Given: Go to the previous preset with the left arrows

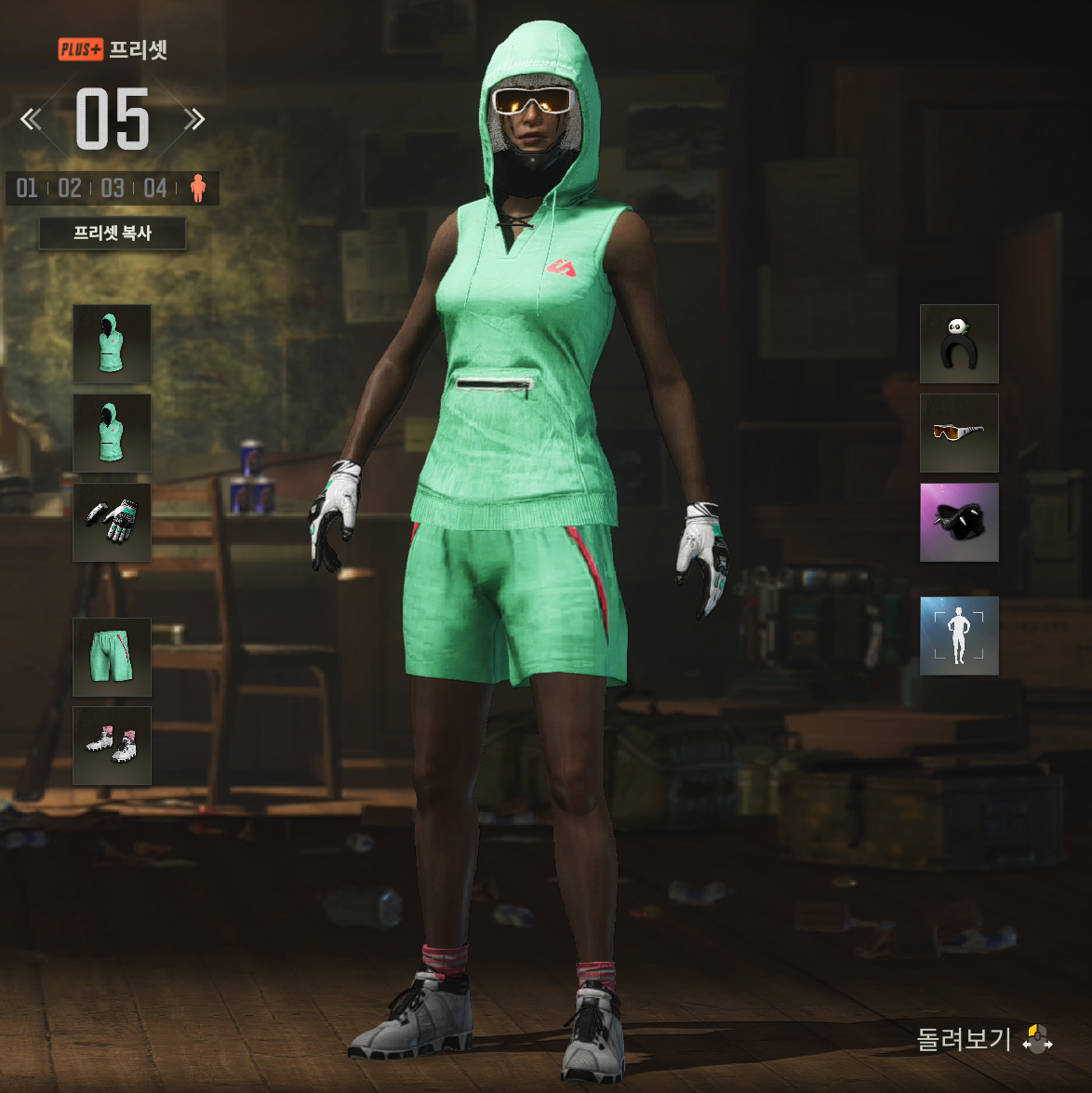Looking at the screenshot, I should pos(32,119).
